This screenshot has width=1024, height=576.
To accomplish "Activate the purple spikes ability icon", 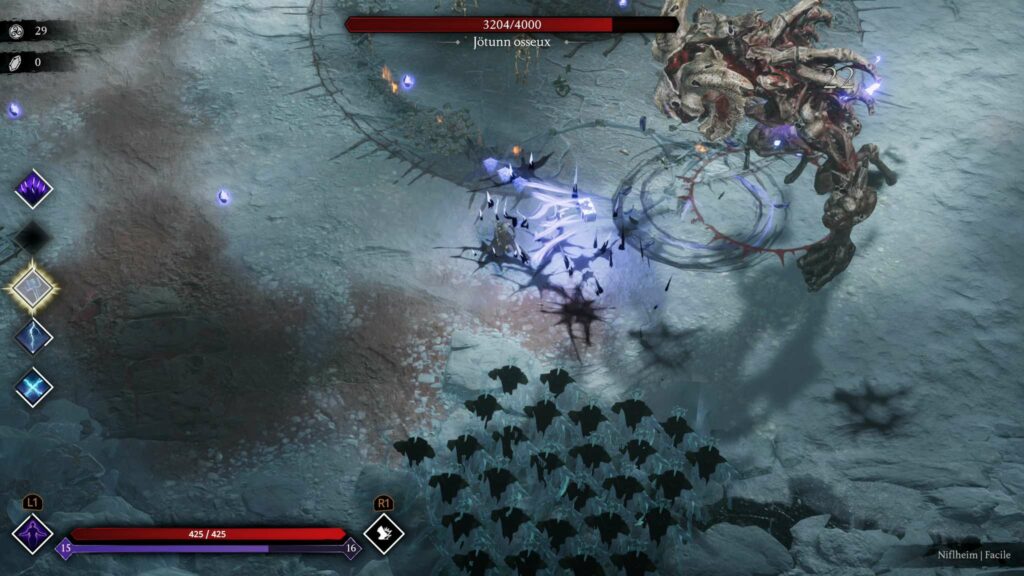I will (33, 188).
